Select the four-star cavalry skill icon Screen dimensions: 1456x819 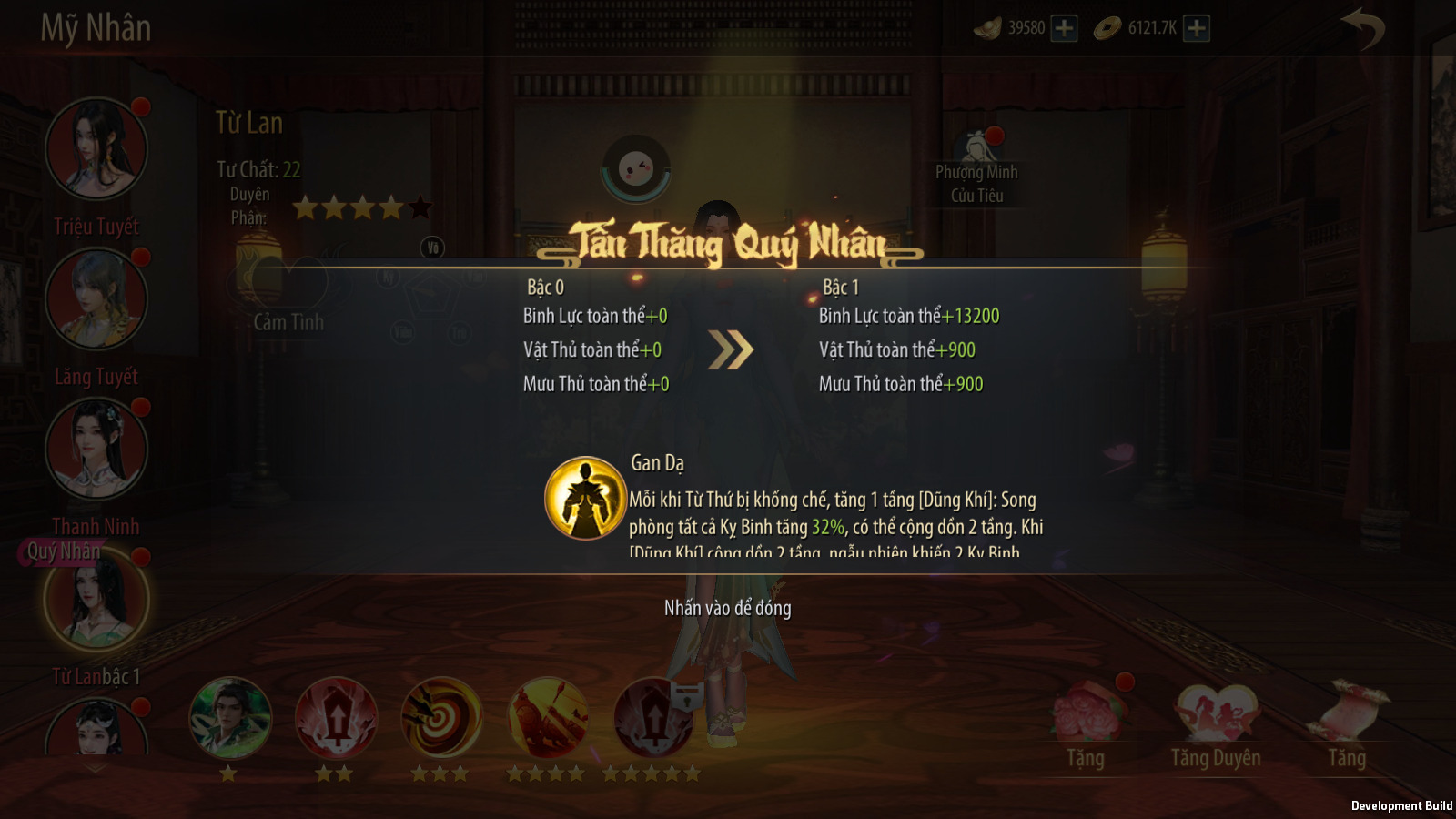(548, 718)
